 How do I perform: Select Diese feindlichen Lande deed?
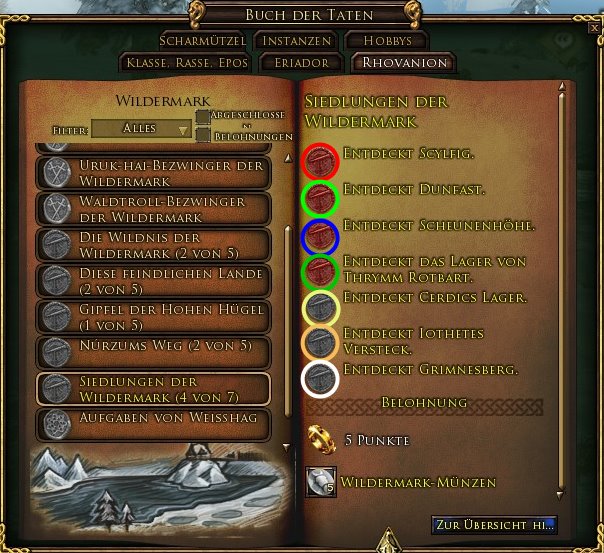click(x=153, y=280)
